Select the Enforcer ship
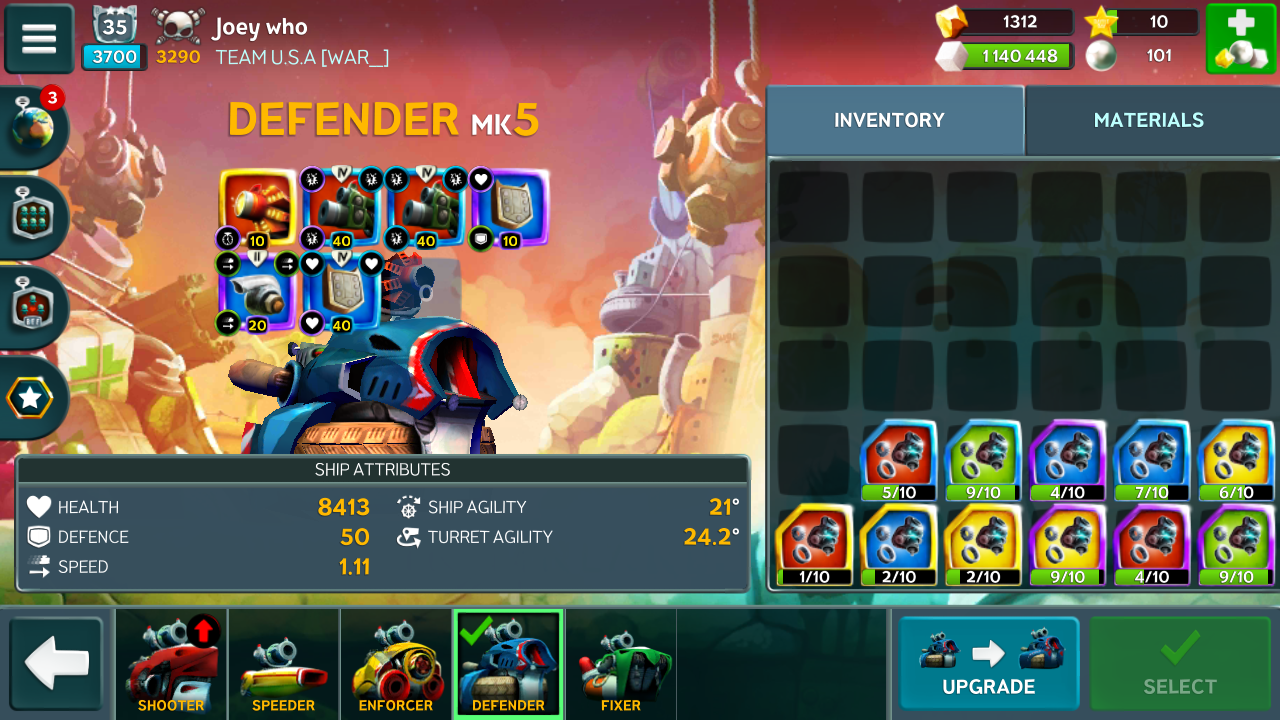Image resolution: width=1280 pixels, height=720 pixels. pos(396,664)
